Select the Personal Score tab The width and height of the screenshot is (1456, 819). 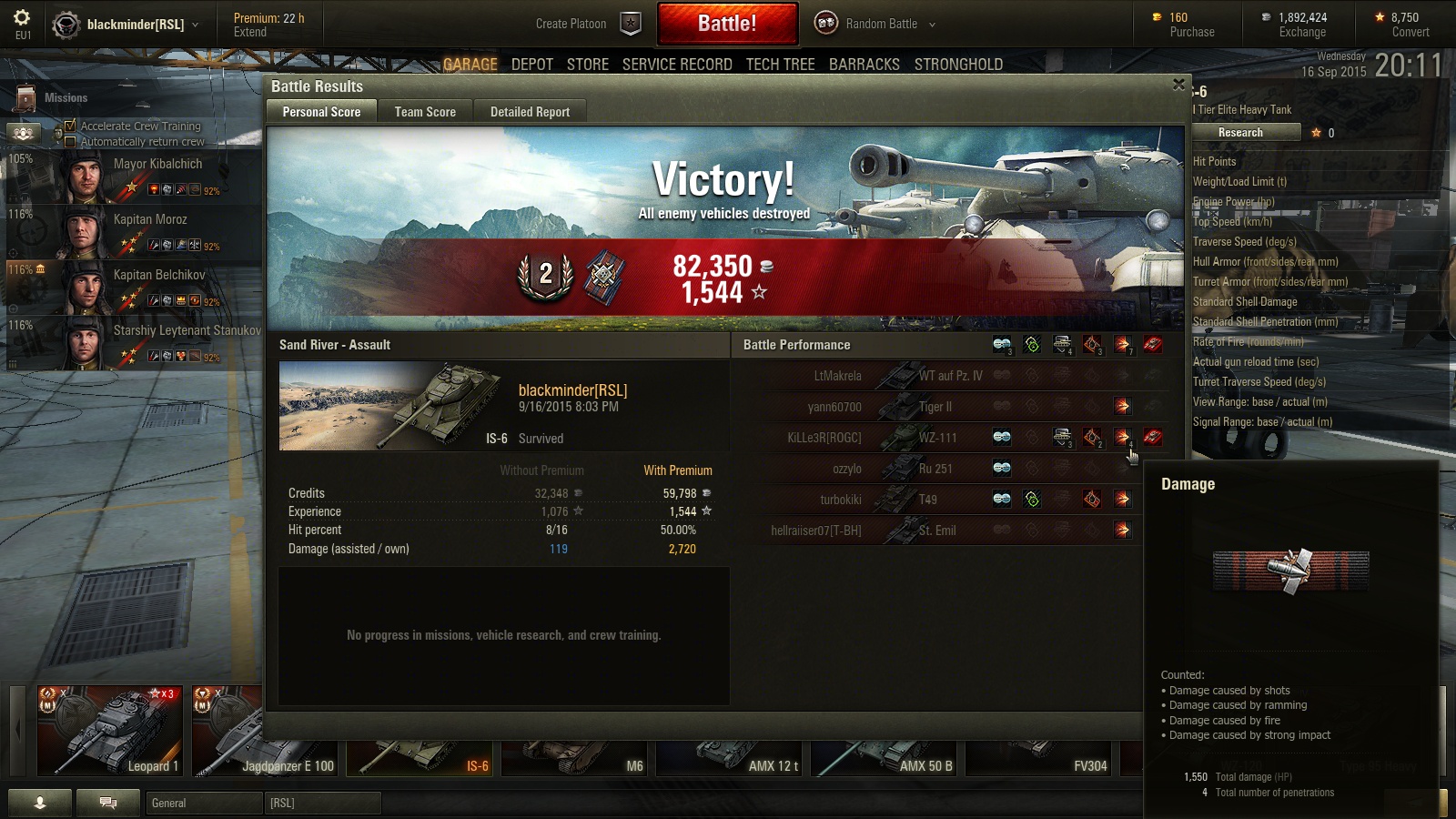tap(321, 112)
